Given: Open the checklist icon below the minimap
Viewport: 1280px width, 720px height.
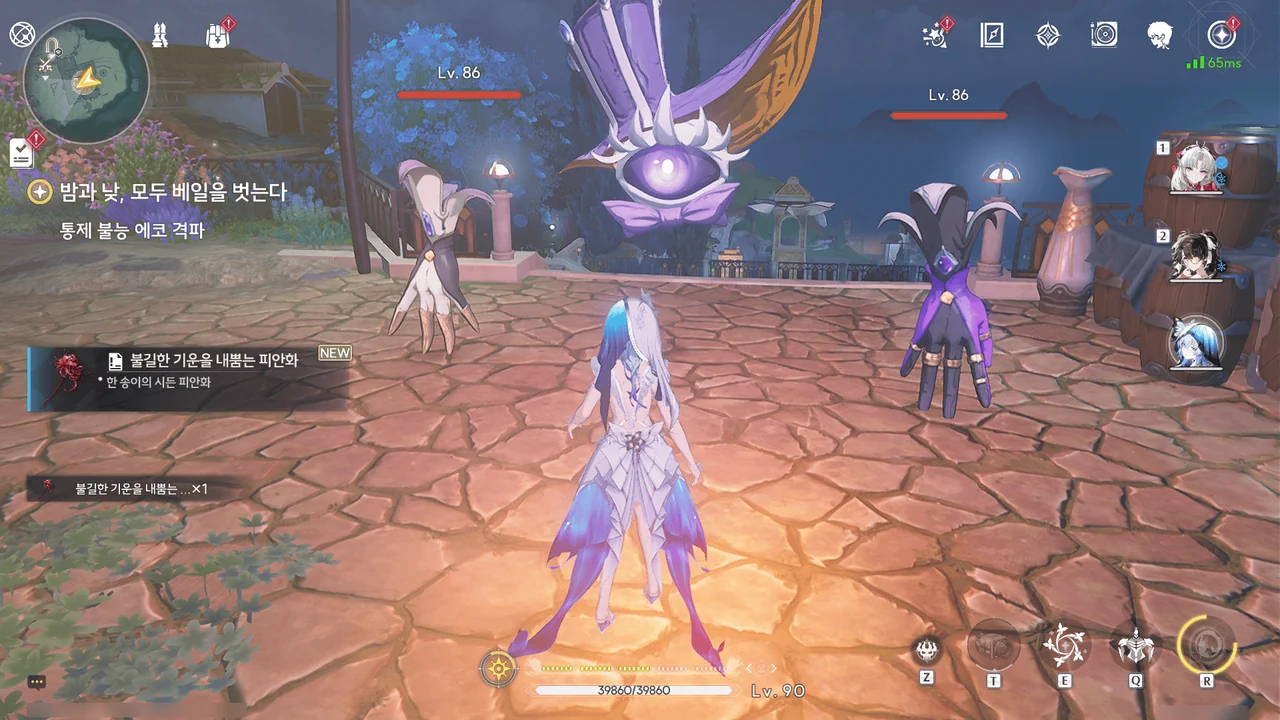Looking at the screenshot, I should (22, 152).
